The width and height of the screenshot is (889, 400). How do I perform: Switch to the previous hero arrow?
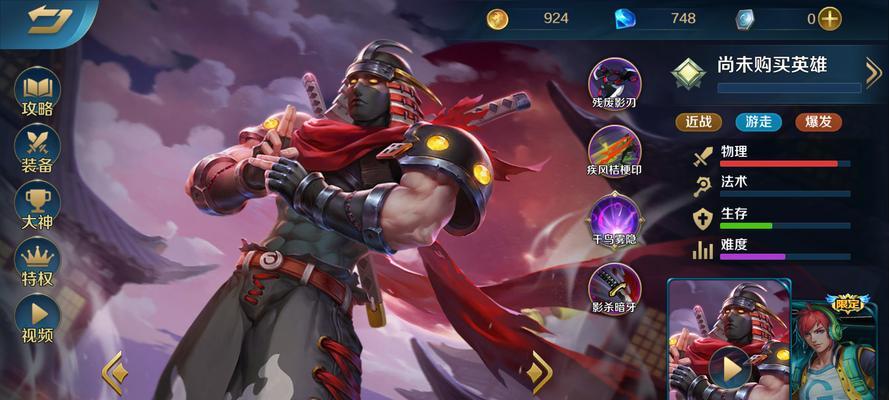(x=113, y=371)
